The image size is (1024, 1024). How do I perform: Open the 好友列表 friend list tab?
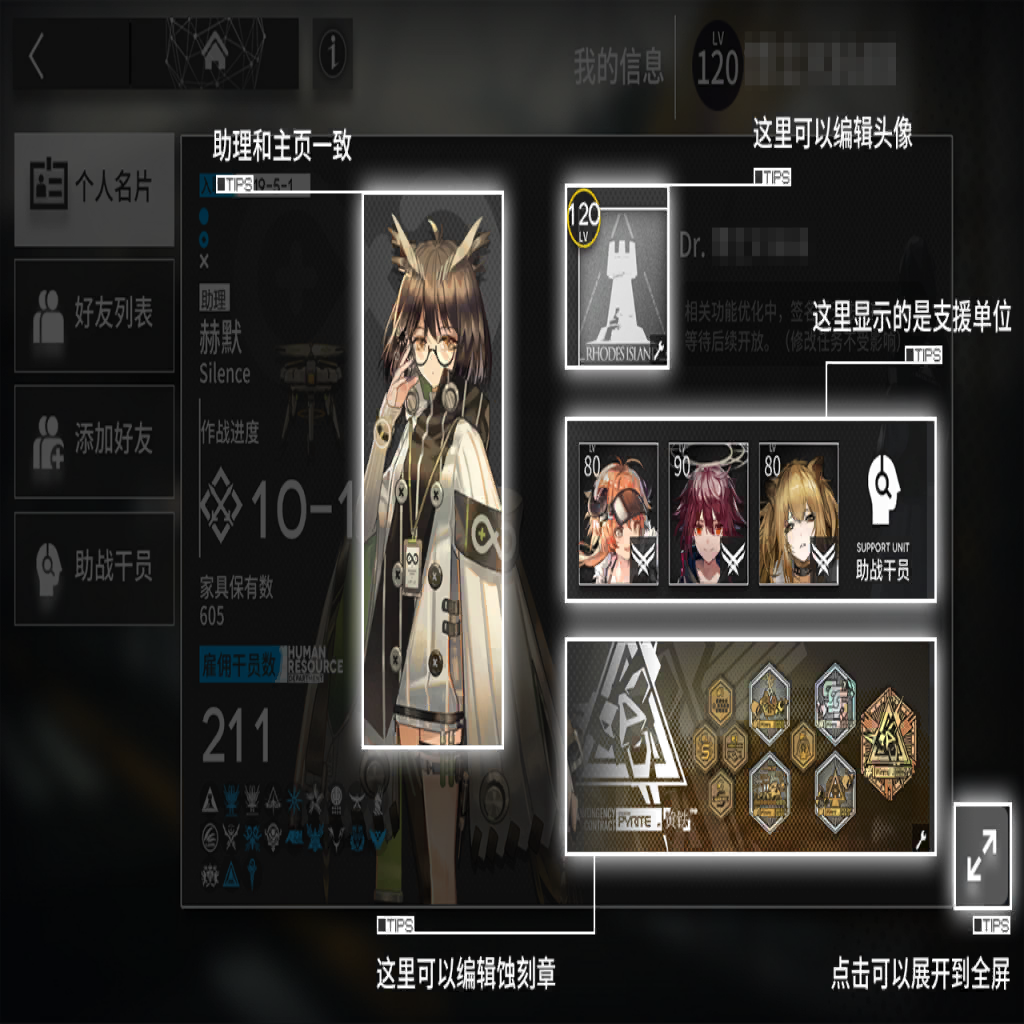pyautogui.click(x=94, y=315)
